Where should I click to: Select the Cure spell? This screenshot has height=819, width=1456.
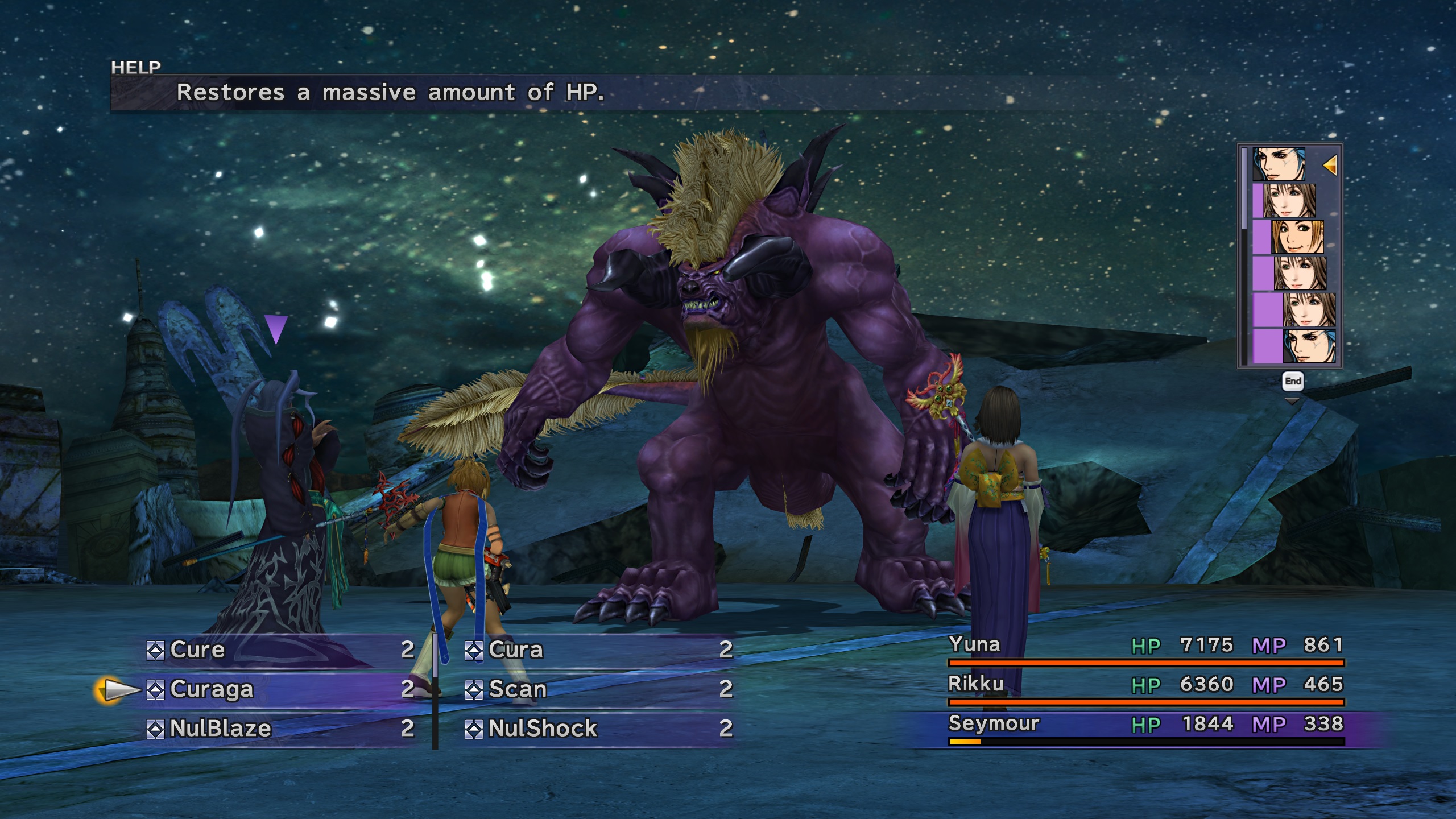[x=197, y=650]
